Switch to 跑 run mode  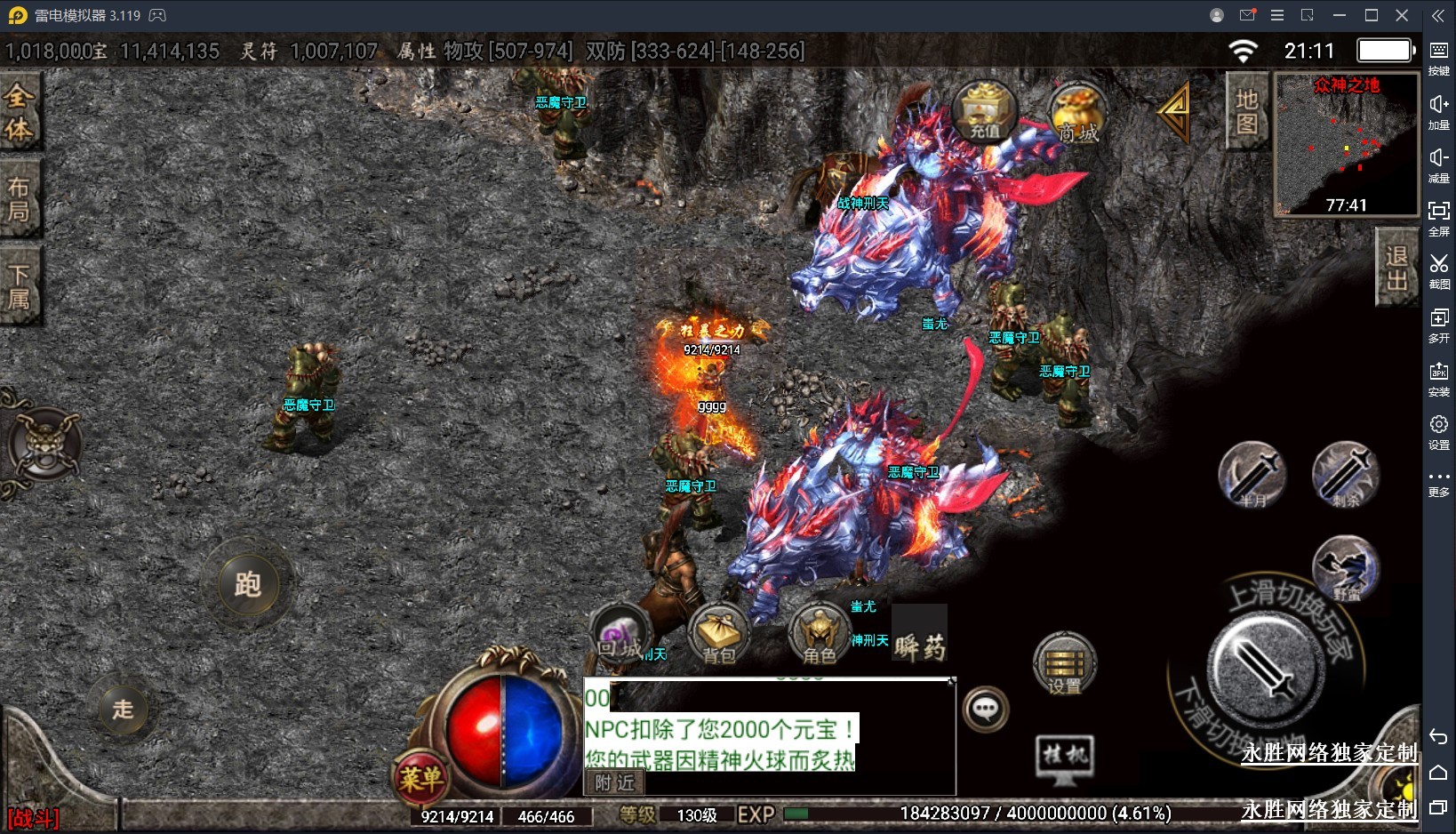click(247, 584)
